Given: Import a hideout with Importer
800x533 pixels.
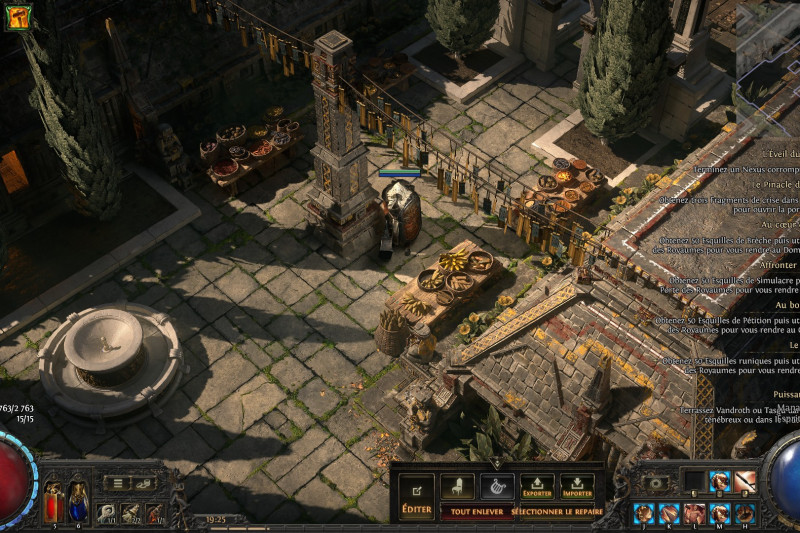Looking at the screenshot, I should click(x=577, y=487).
